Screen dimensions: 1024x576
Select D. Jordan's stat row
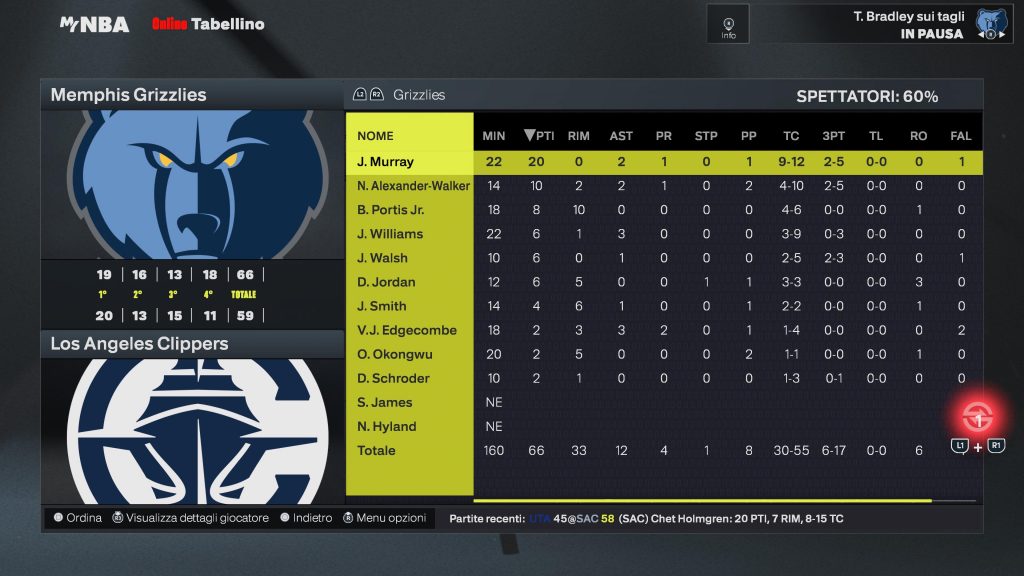coord(386,282)
